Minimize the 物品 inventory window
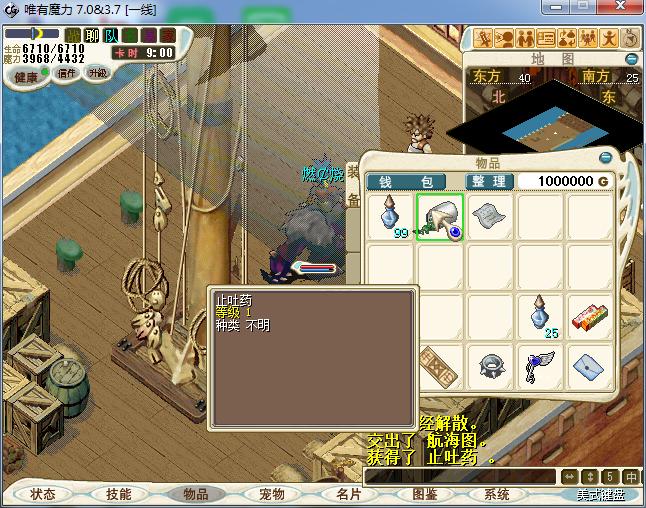The height and width of the screenshot is (508, 646). pyautogui.click(x=604, y=158)
